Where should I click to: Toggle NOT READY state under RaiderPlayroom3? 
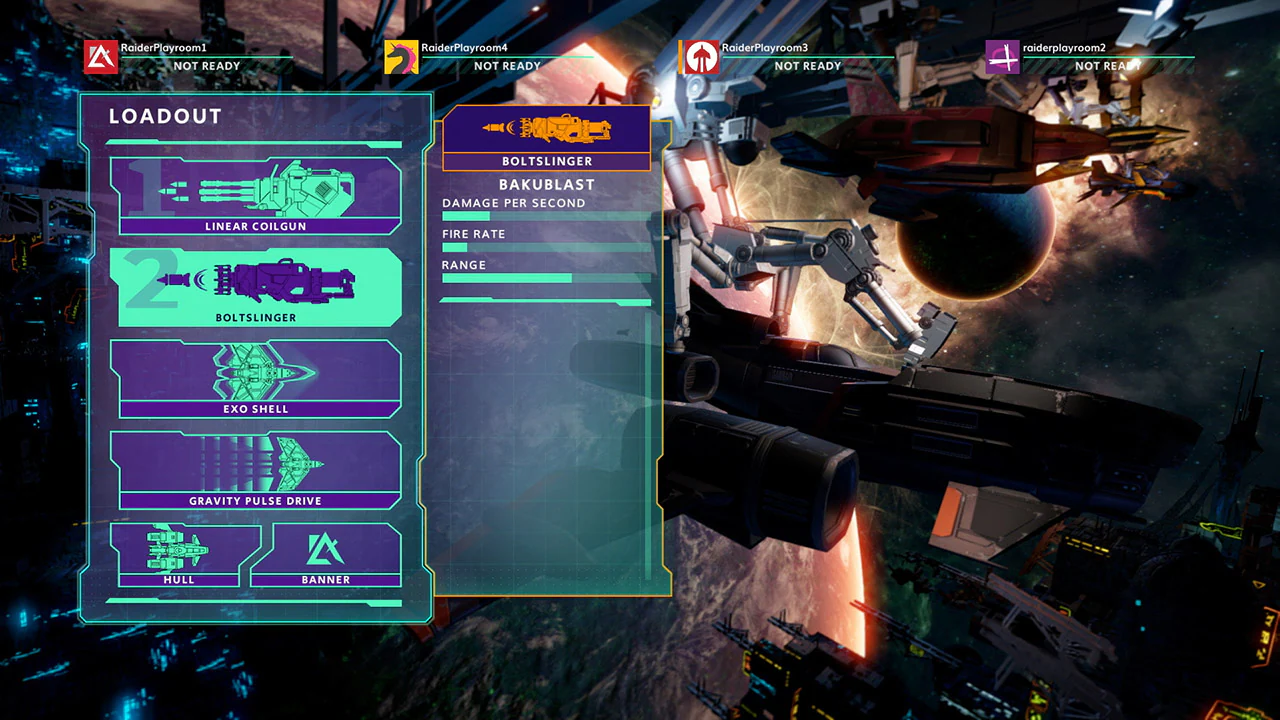[x=807, y=66]
